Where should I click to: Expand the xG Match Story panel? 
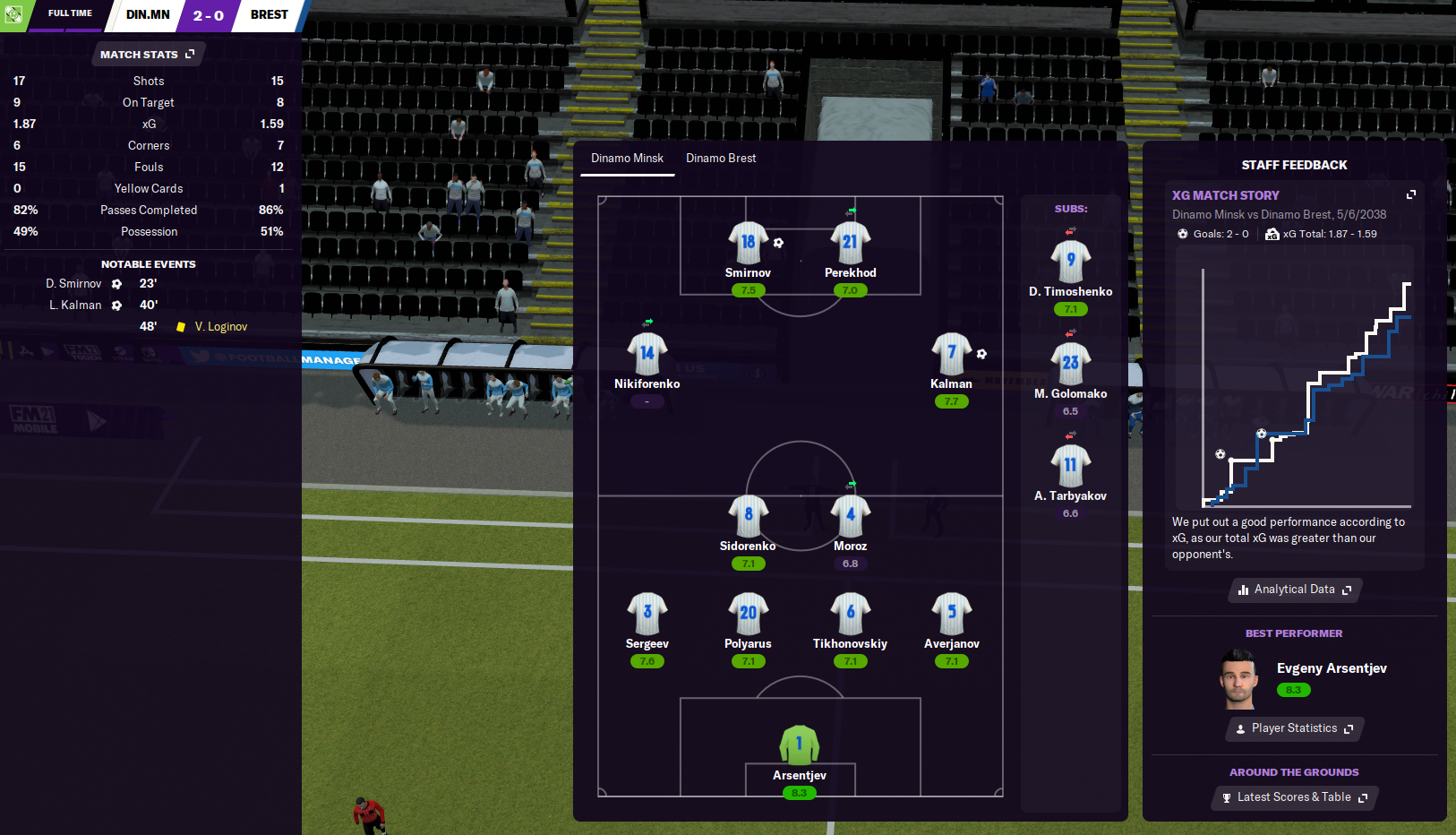1411,194
